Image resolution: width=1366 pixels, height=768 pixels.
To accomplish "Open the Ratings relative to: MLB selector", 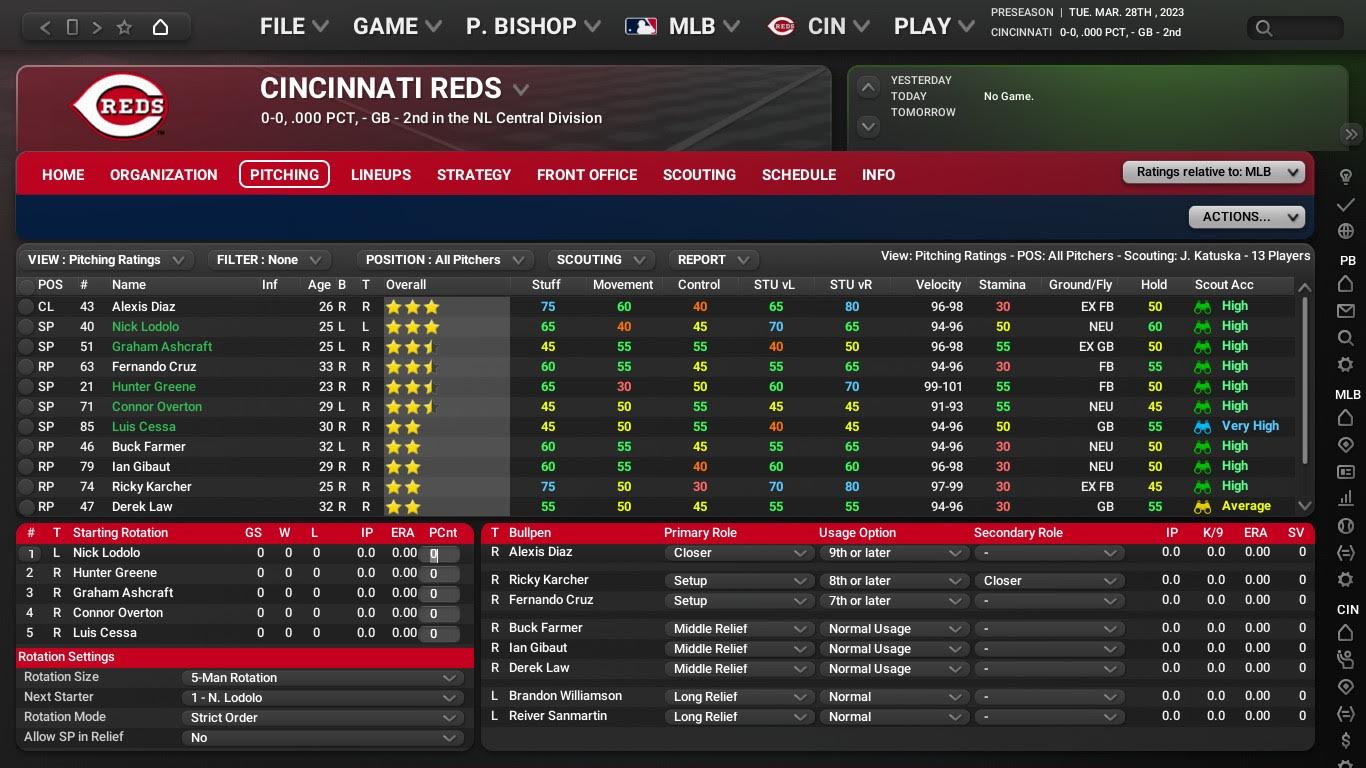I will 1213,171.
